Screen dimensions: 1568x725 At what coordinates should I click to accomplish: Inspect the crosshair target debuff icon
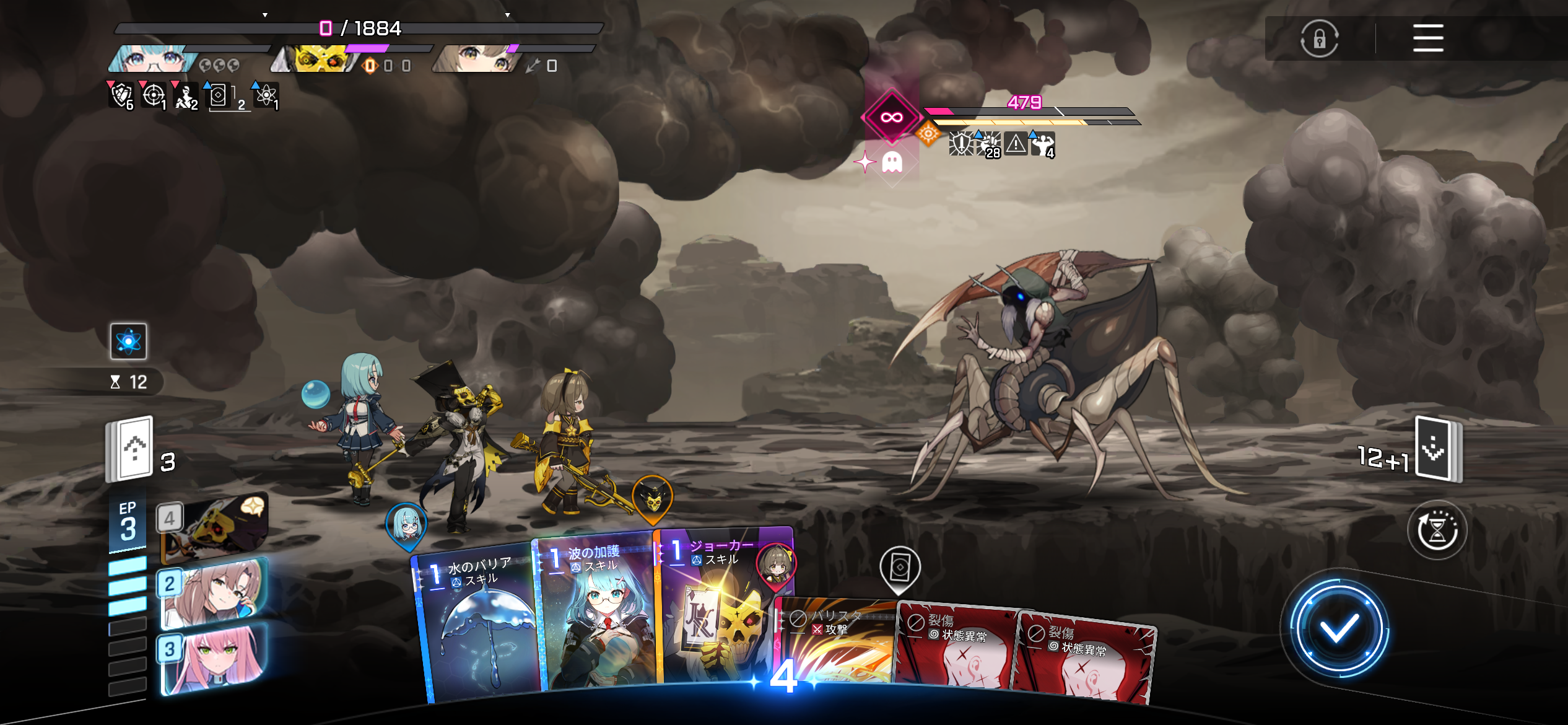[153, 95]
